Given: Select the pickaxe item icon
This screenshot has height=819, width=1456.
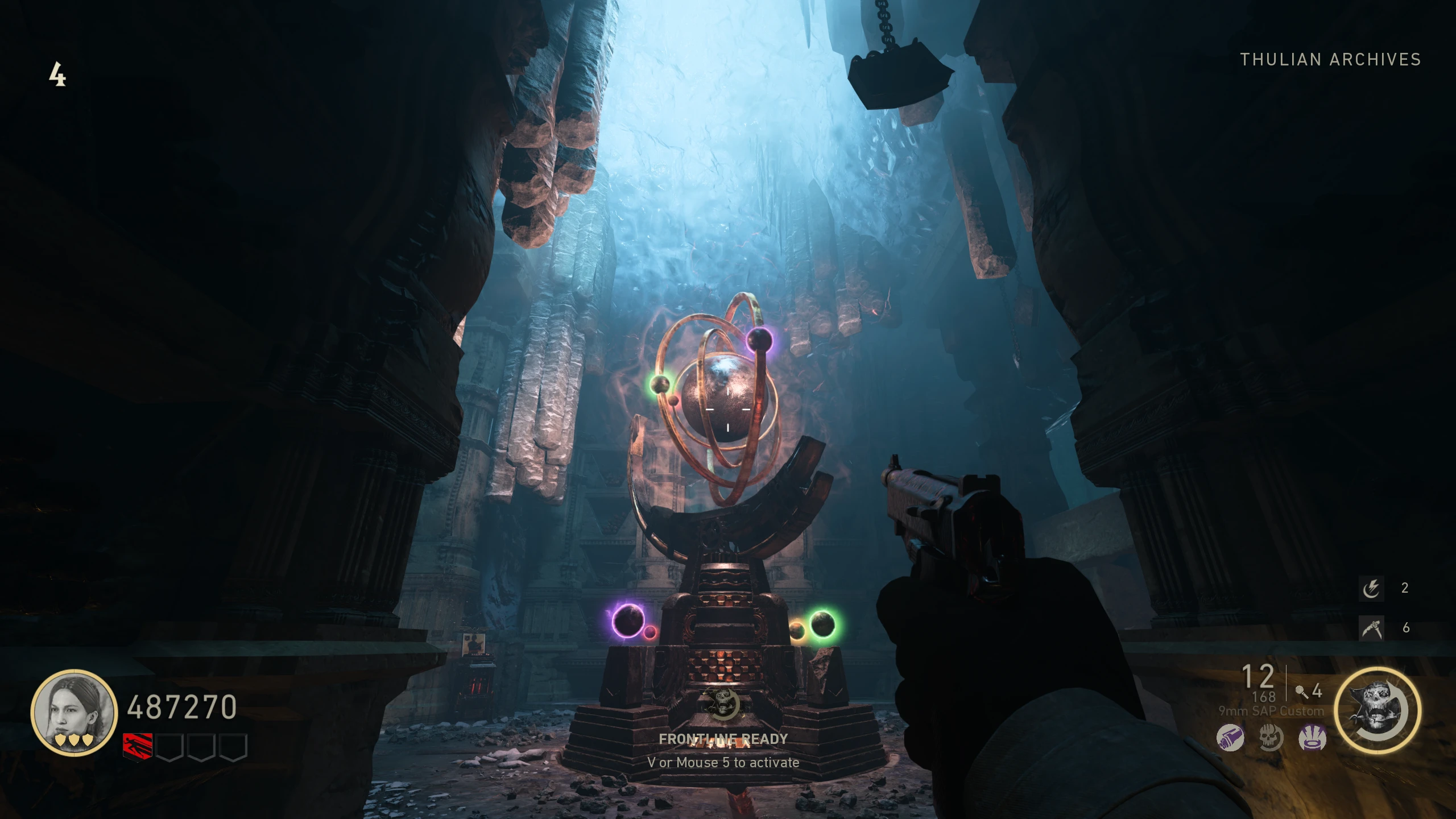Looking at the screenshot, I should (1371, 628).
